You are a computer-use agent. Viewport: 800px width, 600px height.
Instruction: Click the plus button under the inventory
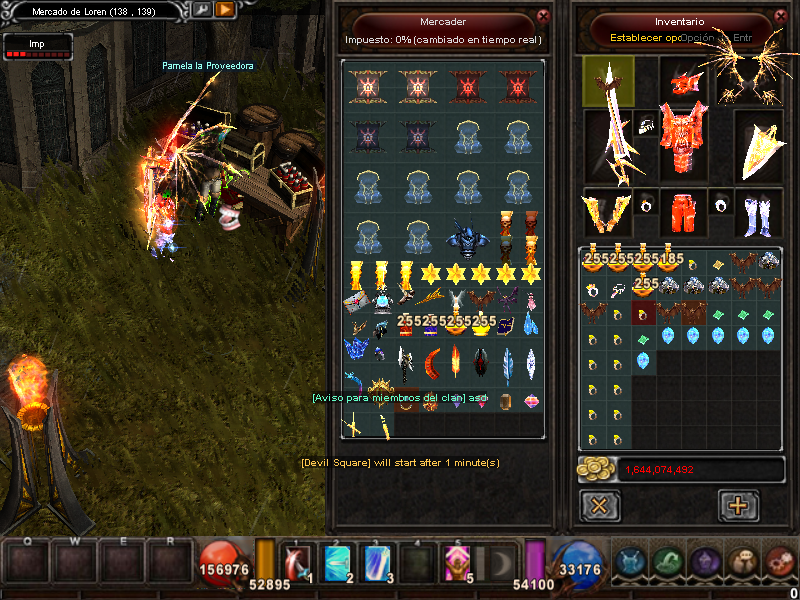tap(738, 505)
